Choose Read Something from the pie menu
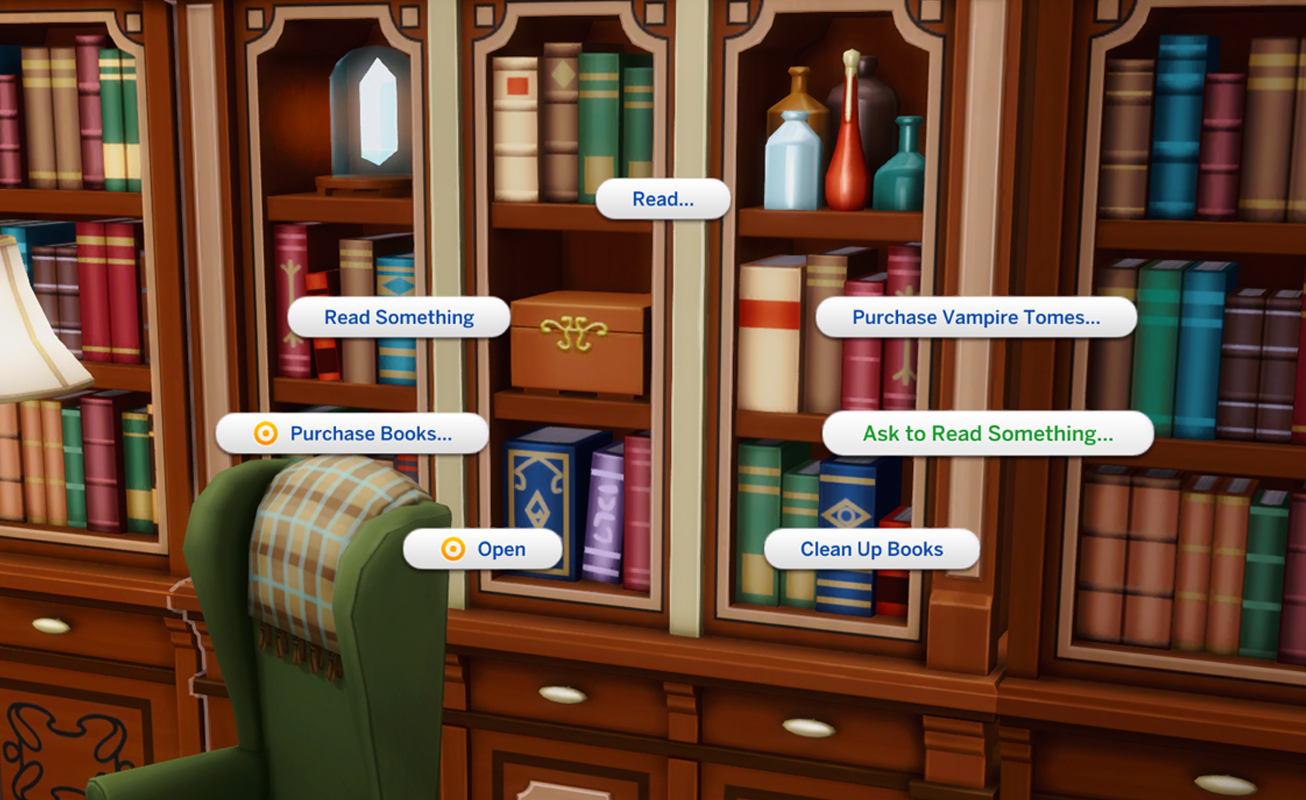The width and height of the screenshot is (1306, 800). (x=398, y=316)
